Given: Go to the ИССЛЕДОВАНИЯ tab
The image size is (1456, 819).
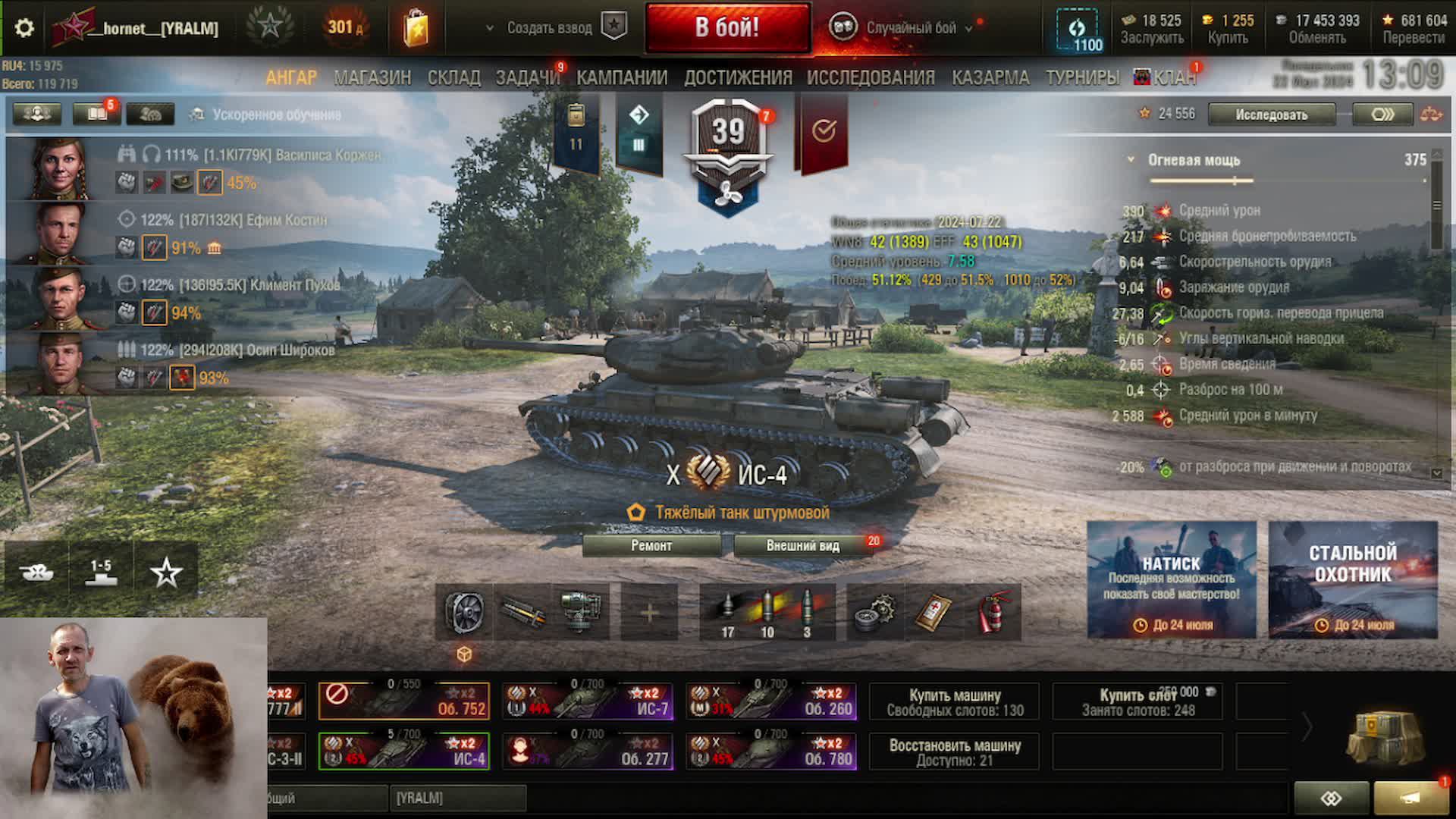Looking at the screenshot, I should 871,77.
